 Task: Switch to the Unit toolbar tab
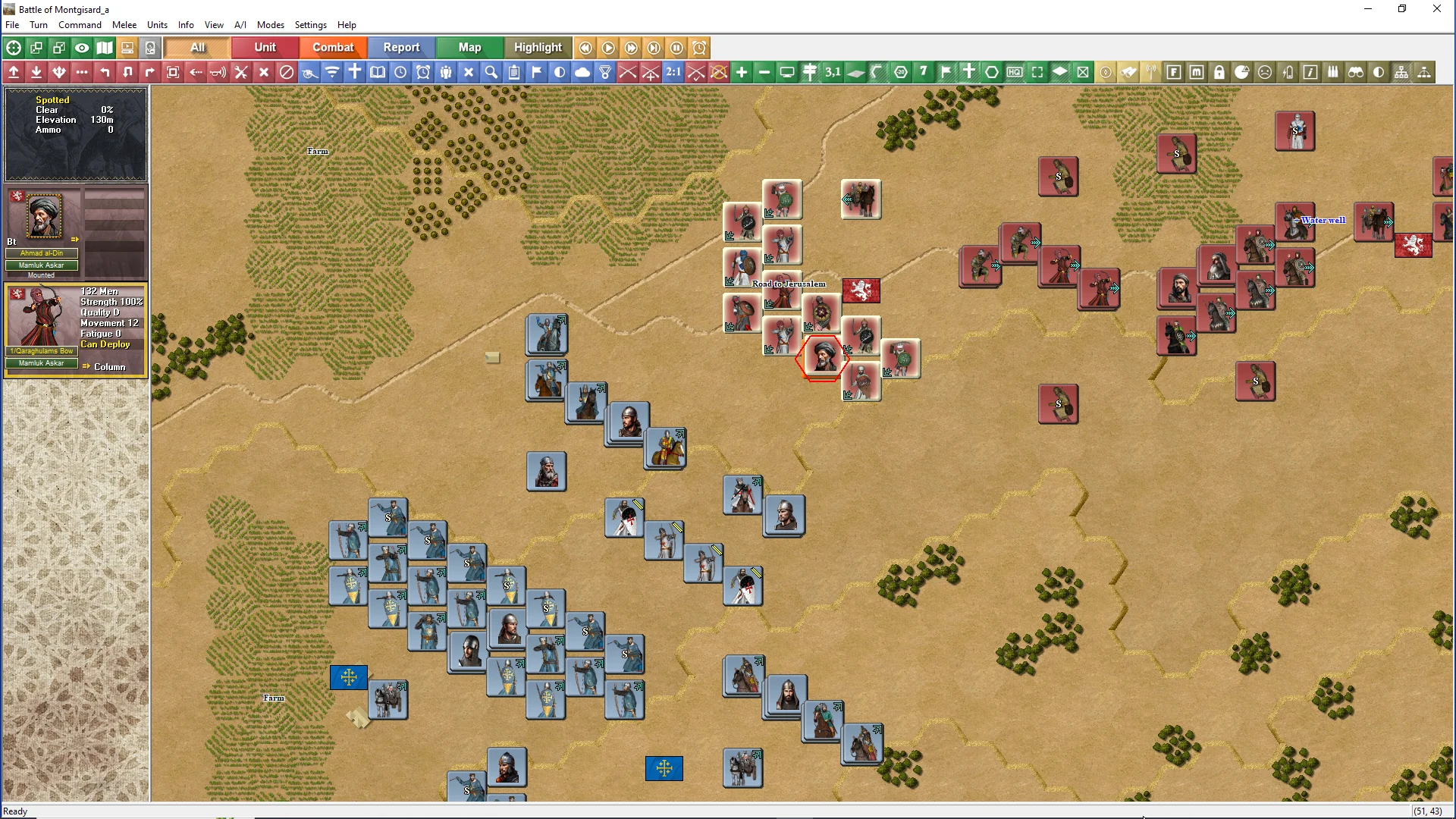[265, 47]
